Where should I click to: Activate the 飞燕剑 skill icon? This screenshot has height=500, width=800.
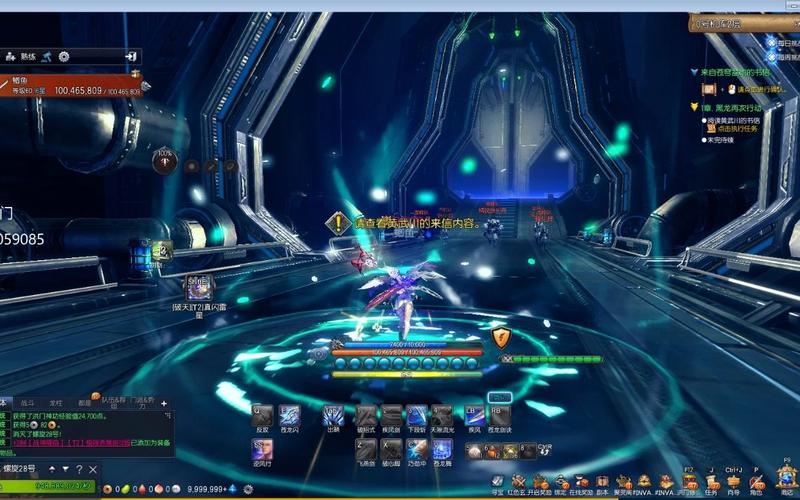366,449
